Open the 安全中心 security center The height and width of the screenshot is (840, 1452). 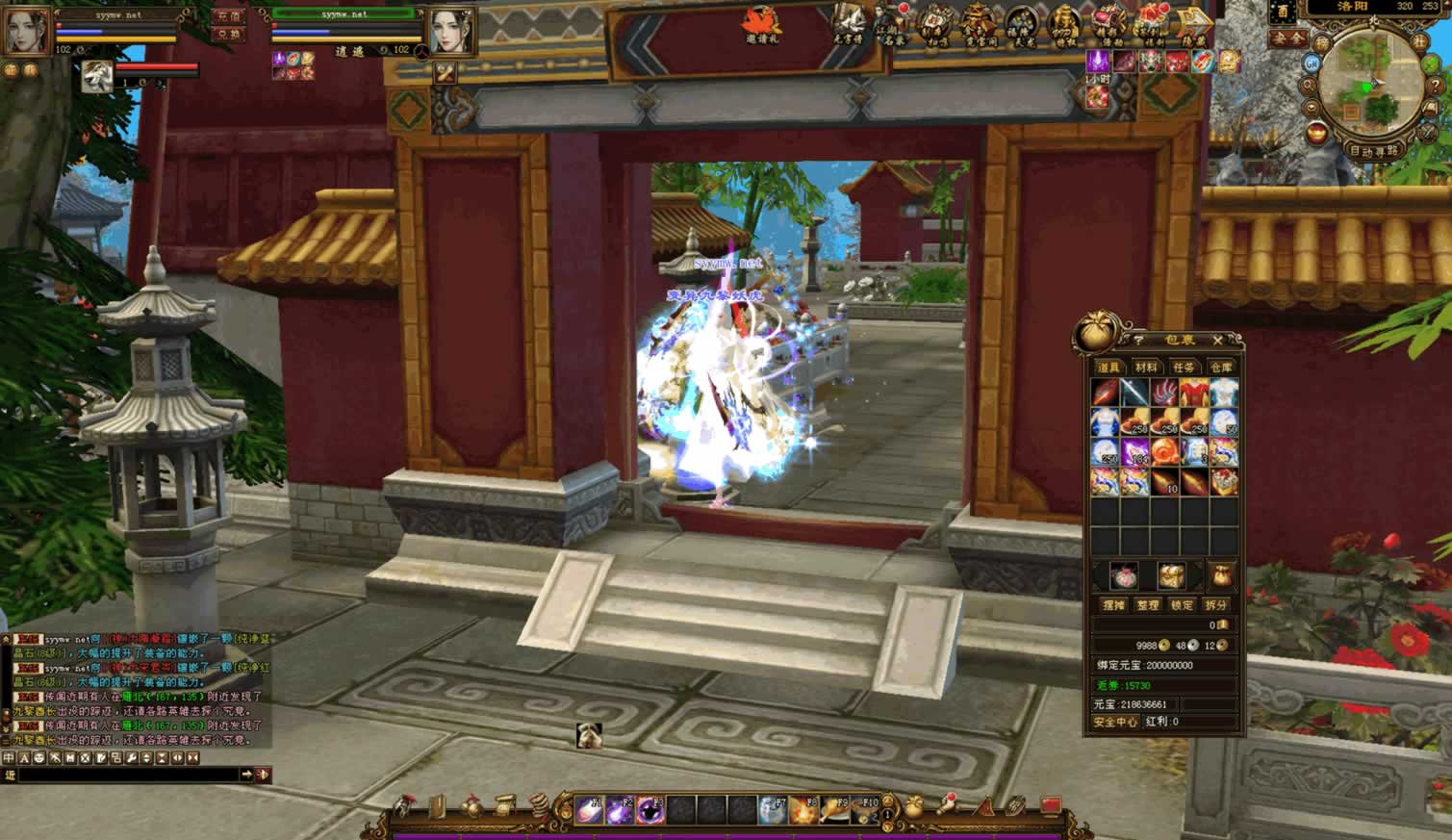coord(1116,722)
